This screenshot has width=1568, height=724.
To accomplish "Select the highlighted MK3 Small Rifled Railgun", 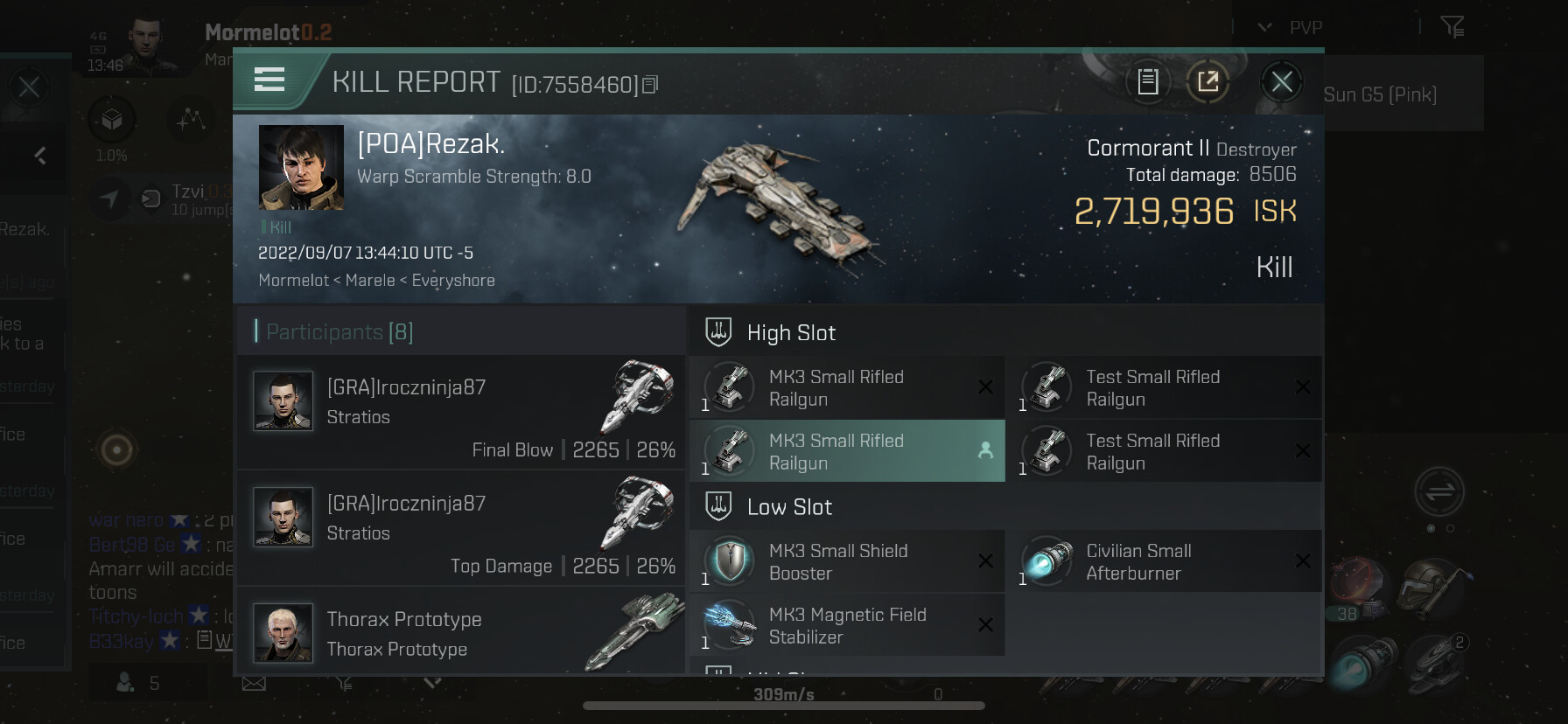I will click(847, 451).
